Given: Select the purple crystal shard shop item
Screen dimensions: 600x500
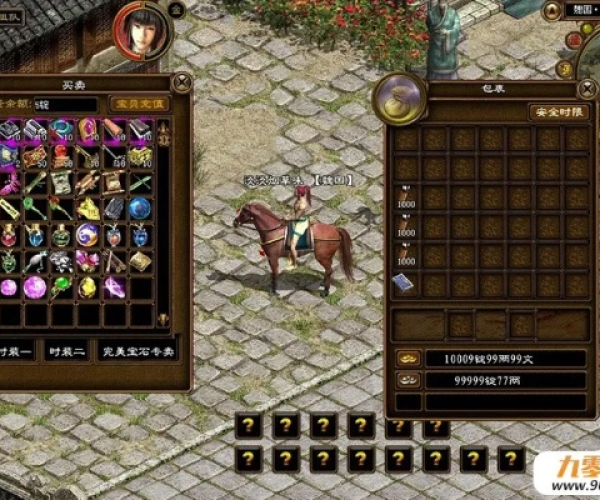Looking at the screenshot, I should point(114,288).
